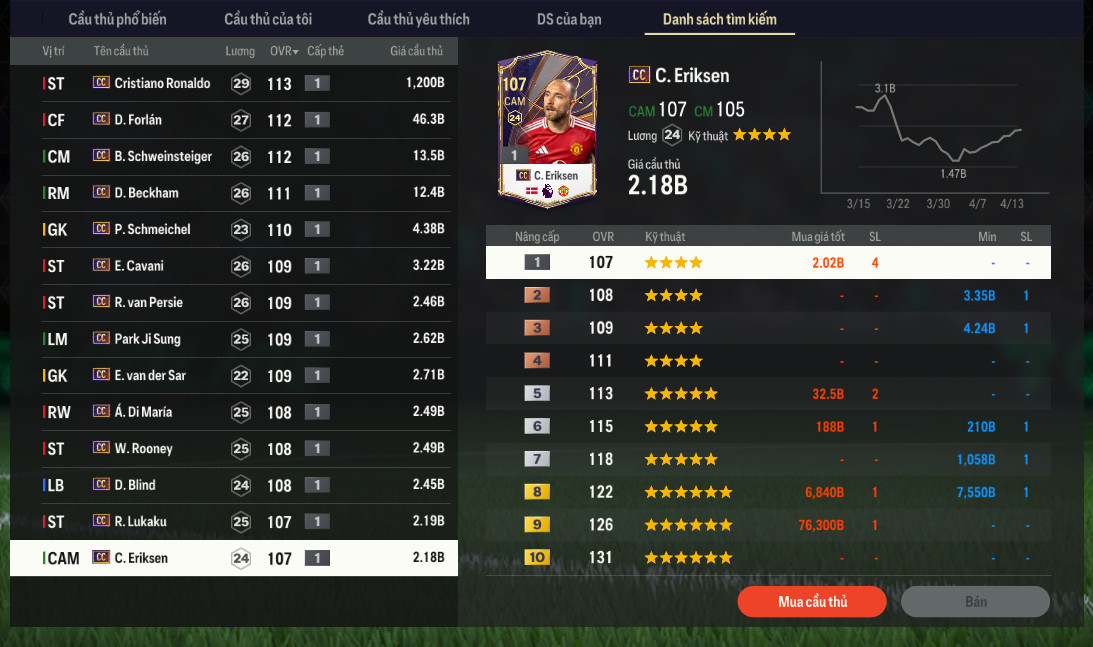This screenshot has height=647, width=1093.
Task: Open the Cầu thủ của tôi tab
Action: pos(267,19)
